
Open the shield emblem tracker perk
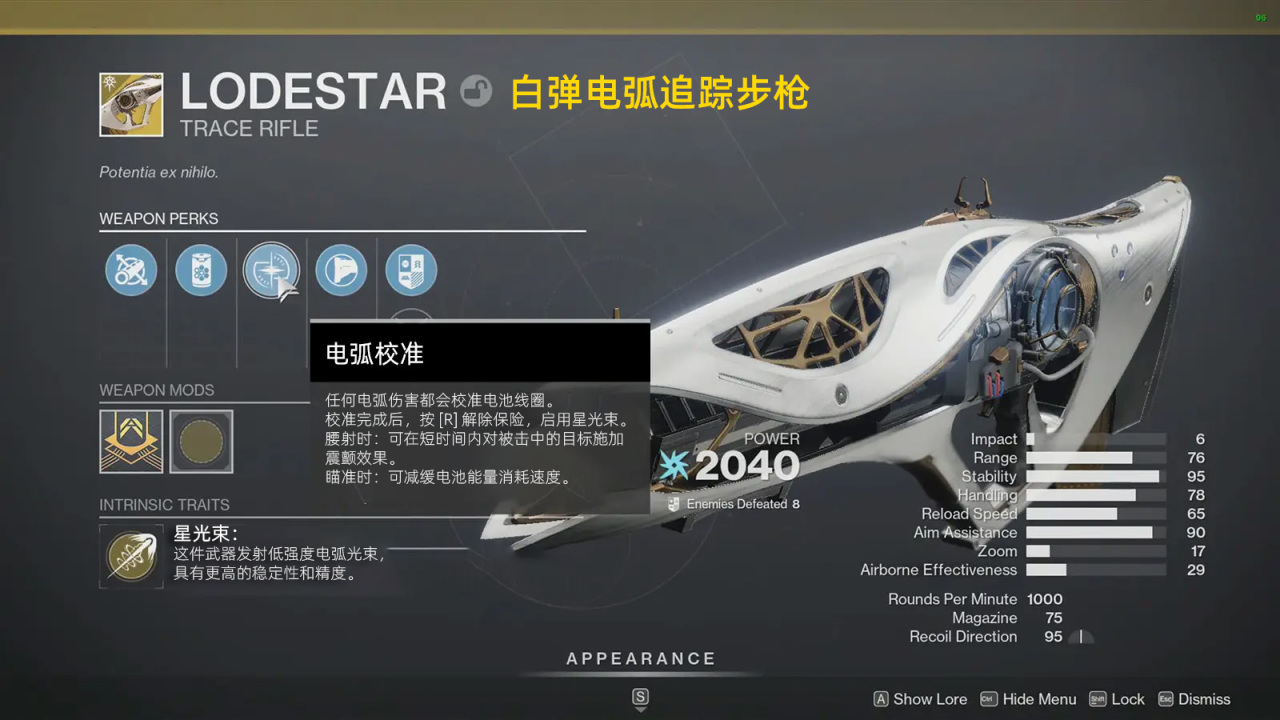tap(411, 270)
